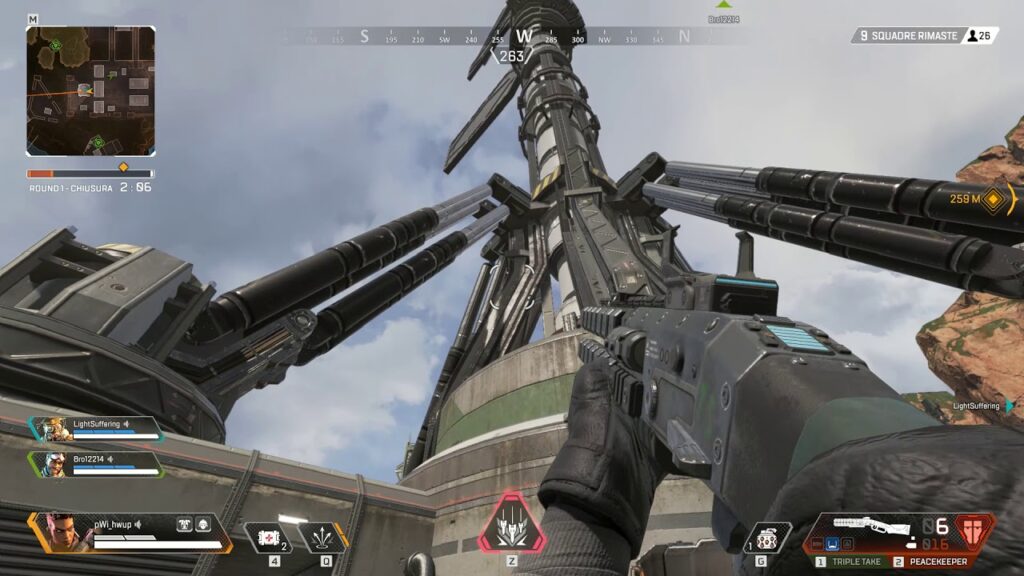This screenshot has height=576, width=1024.
Task: Trigger the ultimate ability icon
Action: [511, 524]
